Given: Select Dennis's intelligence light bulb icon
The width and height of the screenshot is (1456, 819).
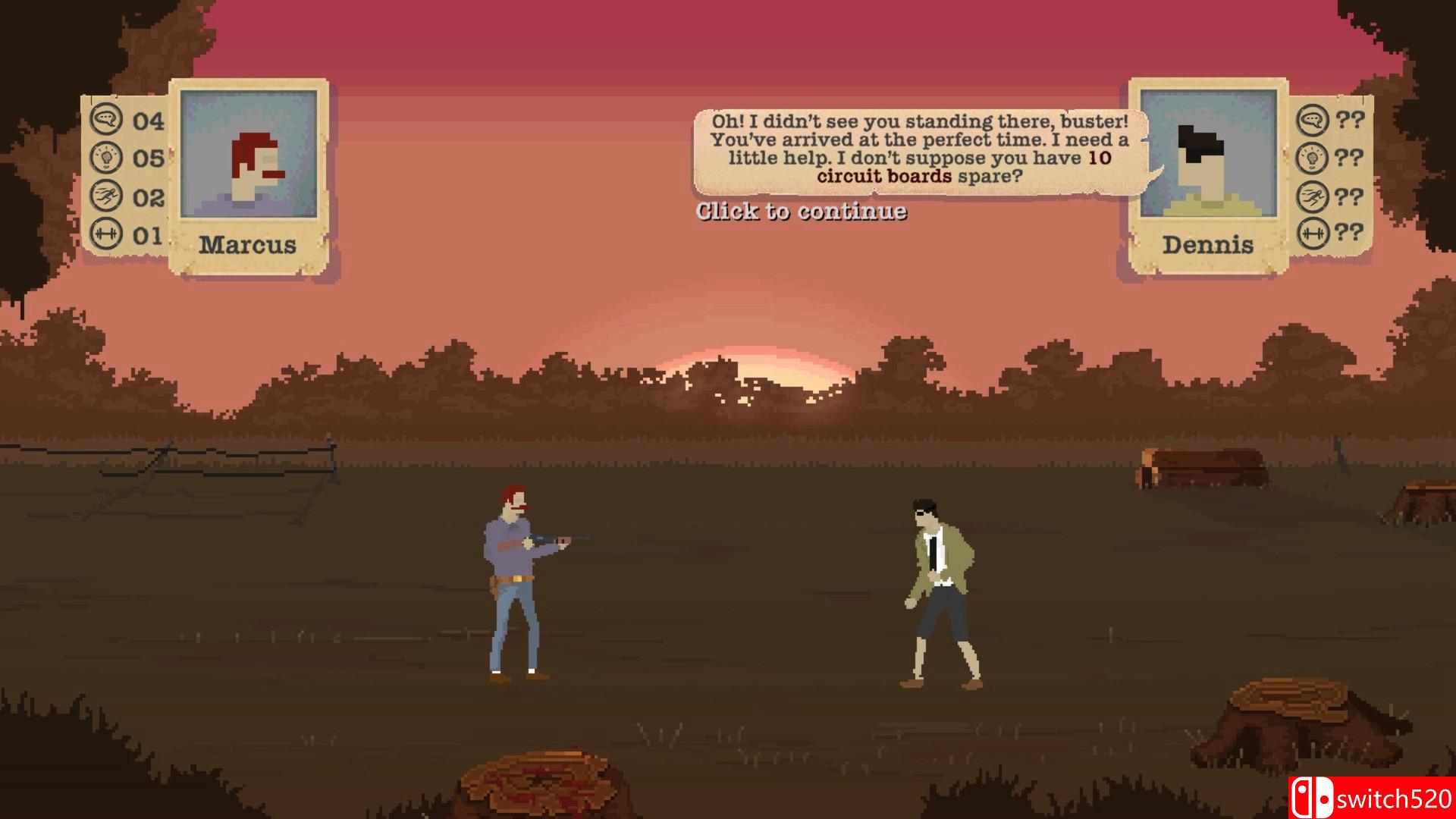Looking at the screenshot, I should tap(1311, 158).
